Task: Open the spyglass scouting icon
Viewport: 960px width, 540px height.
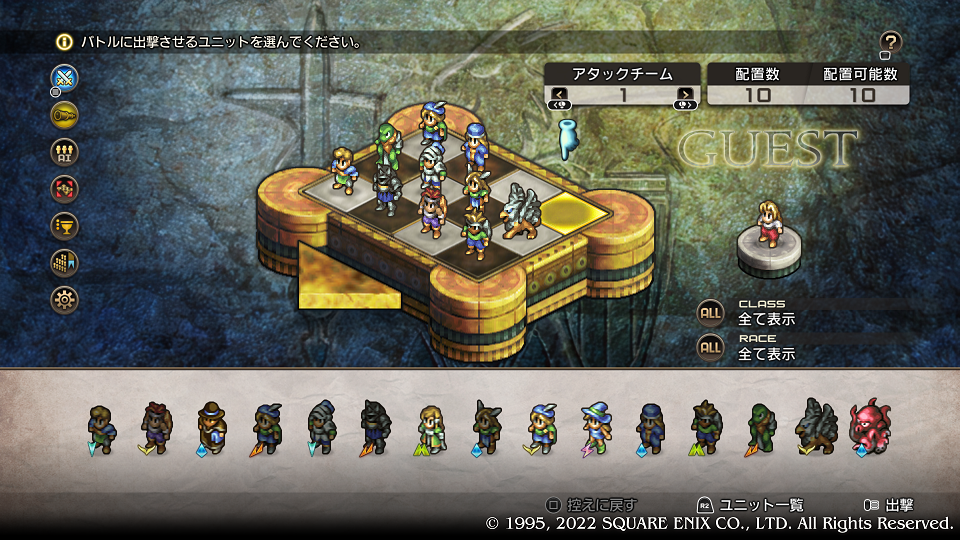Action: click(64, 114)
